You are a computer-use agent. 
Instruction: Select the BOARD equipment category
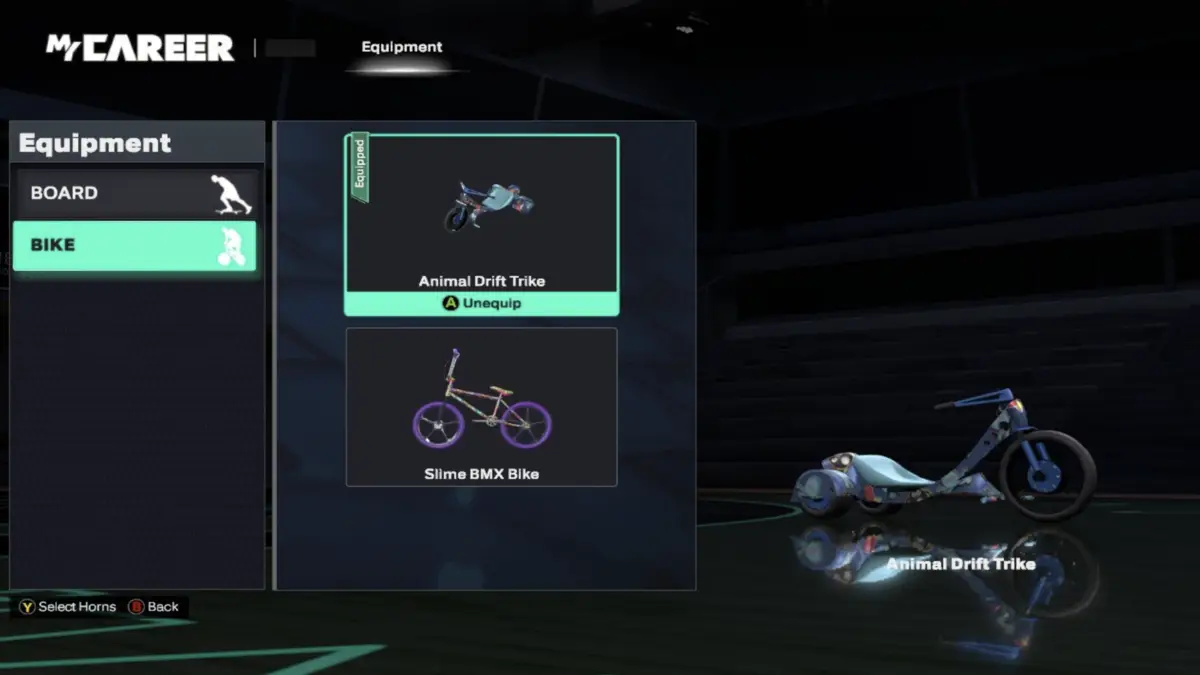(x=134, y=193)
